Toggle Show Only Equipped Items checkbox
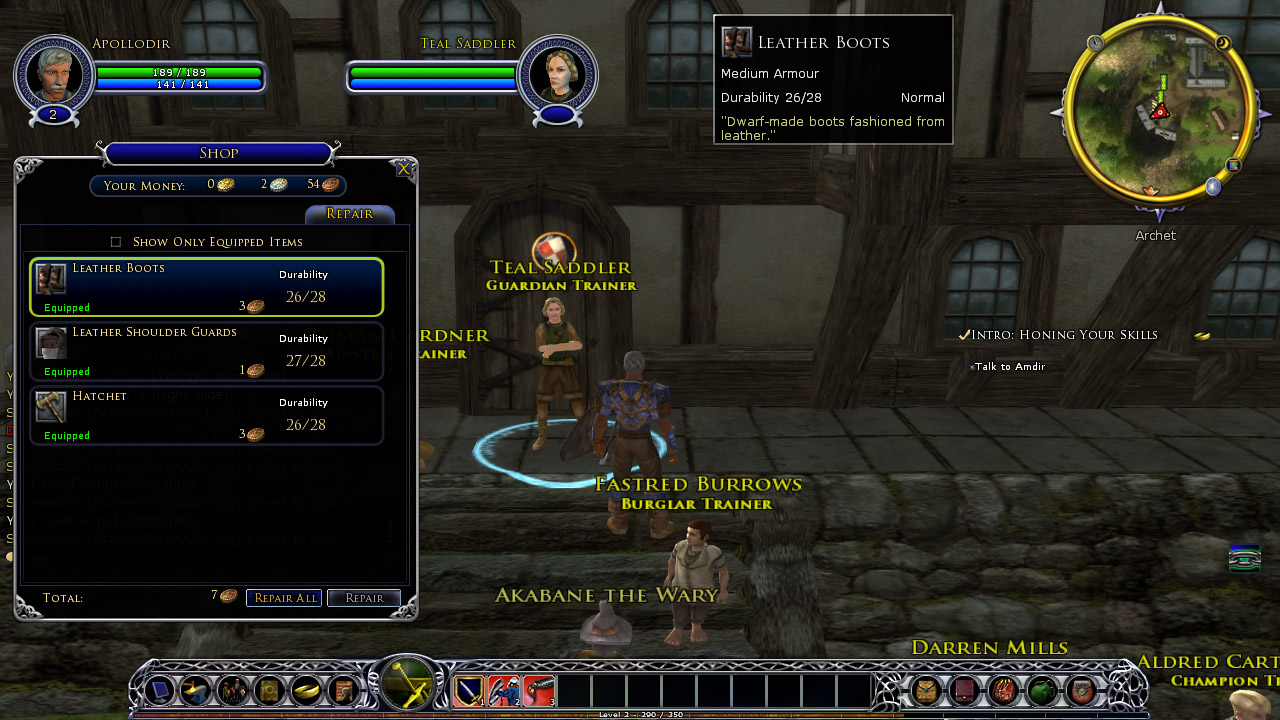 (116, 242)
